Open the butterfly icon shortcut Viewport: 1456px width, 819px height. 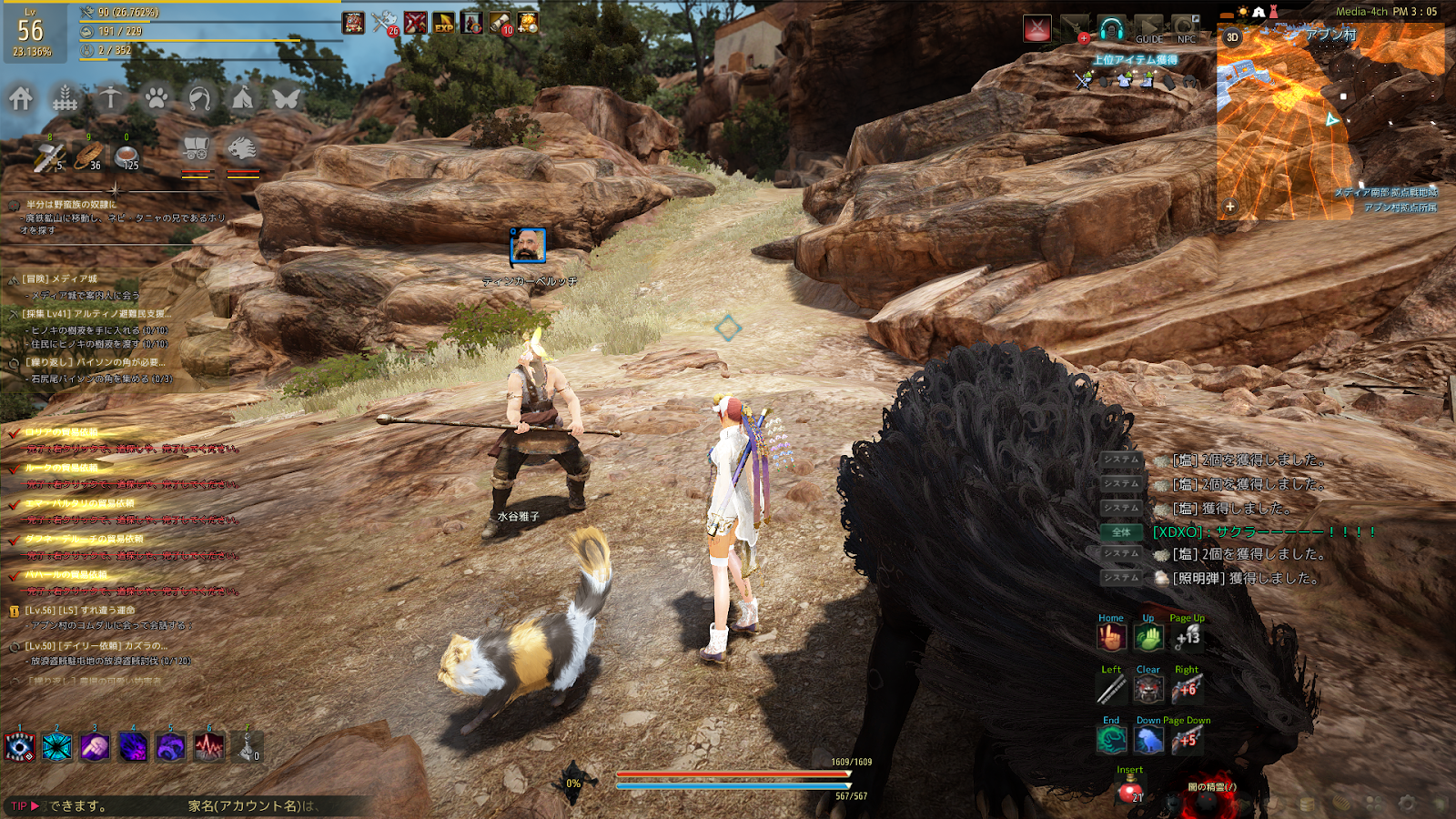(286, 97)
